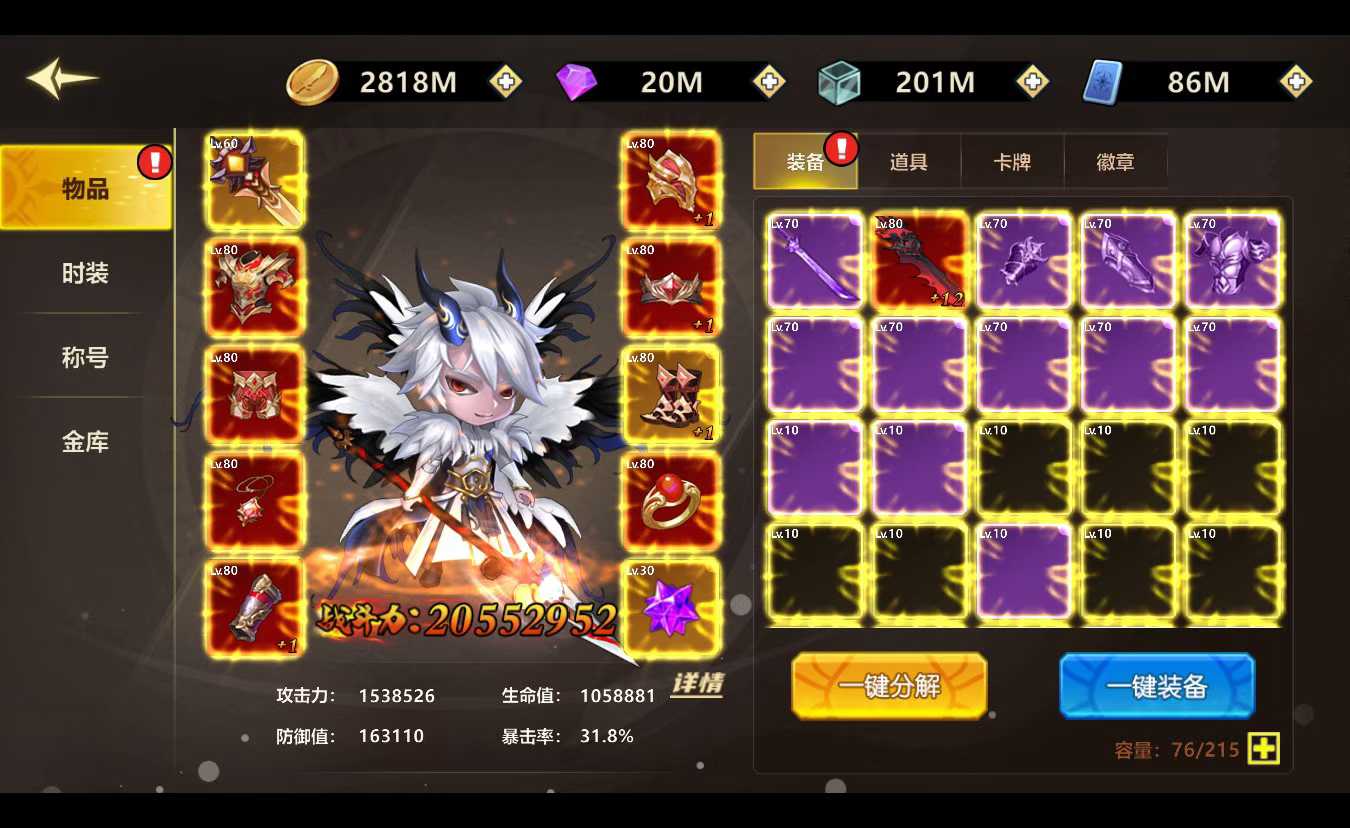This screenshot has height=828, width=1350.
Task: View the Lv.30 purple star gem
Action: (671, 605)
